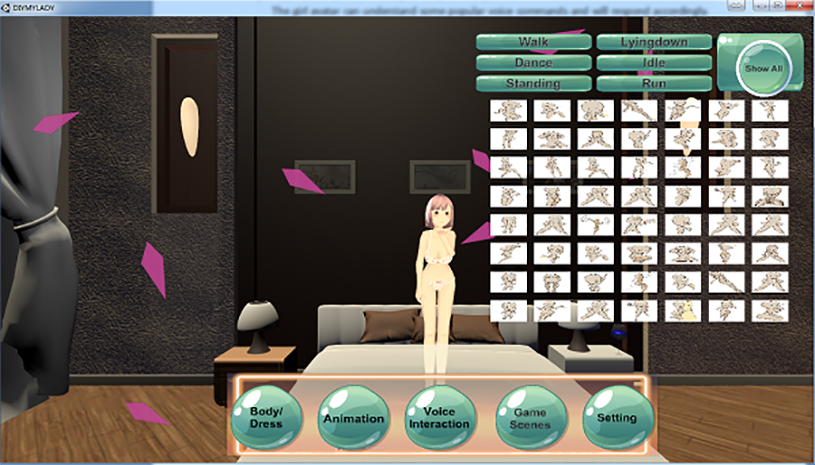Select the Standing animation category
The height and width of the screenshot is (465, 815).
tap(532, 83)
